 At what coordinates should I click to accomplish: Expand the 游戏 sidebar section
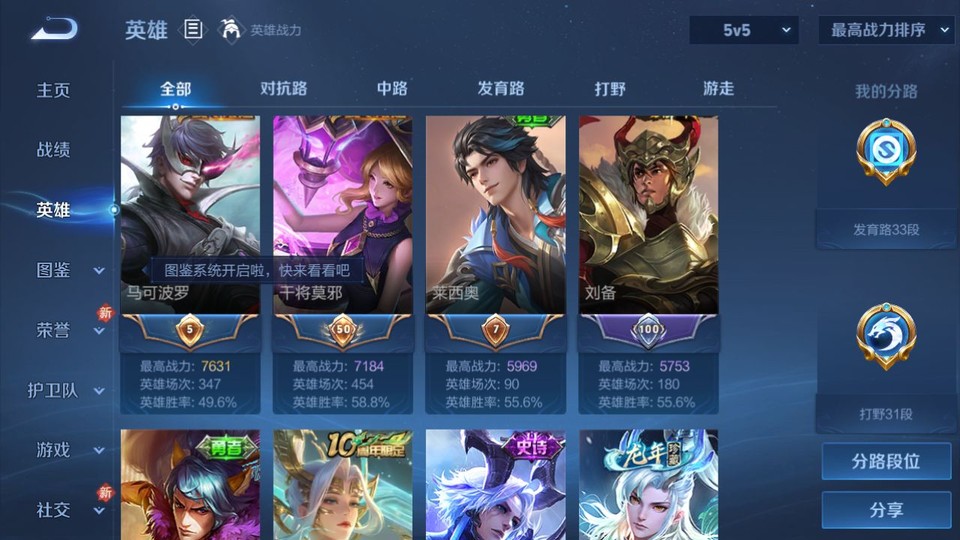70,450
